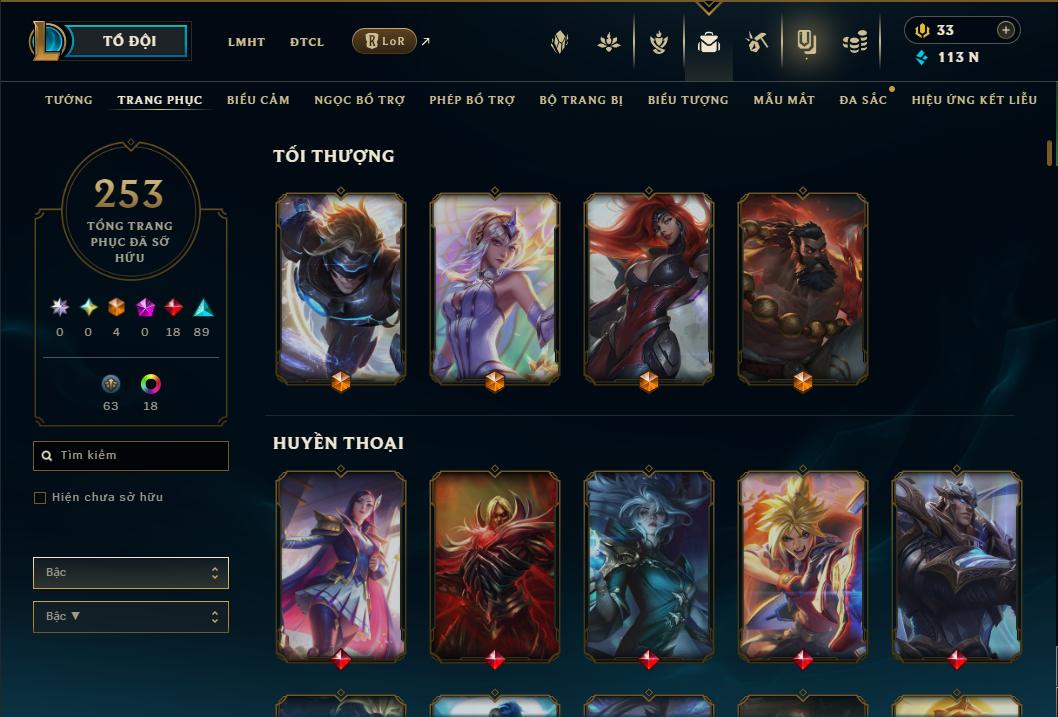Click the TỔ ĐỘI party button
Screen dimensions: 1058x717
coord(130,41)
